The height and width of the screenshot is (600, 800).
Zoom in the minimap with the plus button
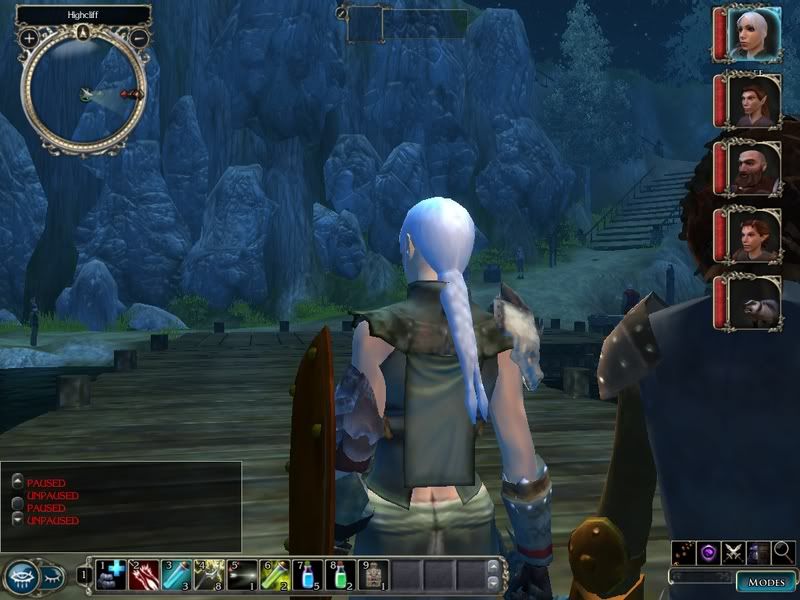[x=29, y=38]
